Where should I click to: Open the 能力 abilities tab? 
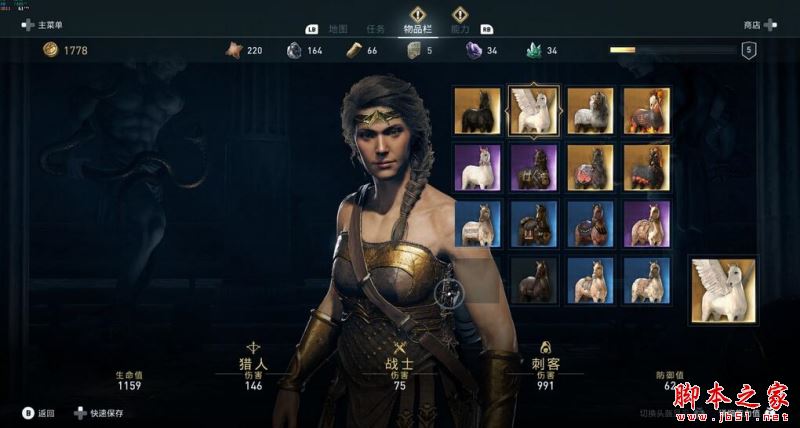(462, 30)
